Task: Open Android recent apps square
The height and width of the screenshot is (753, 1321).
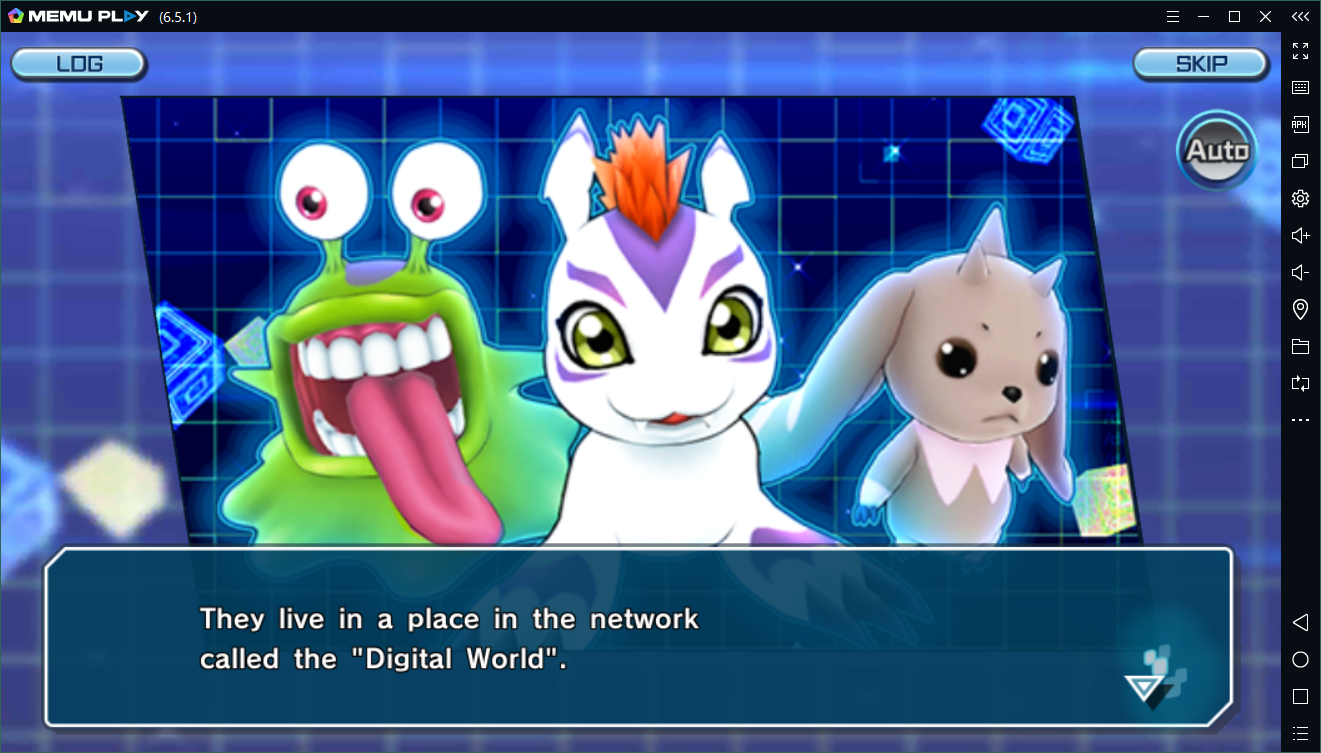Action: point(1300,695)
